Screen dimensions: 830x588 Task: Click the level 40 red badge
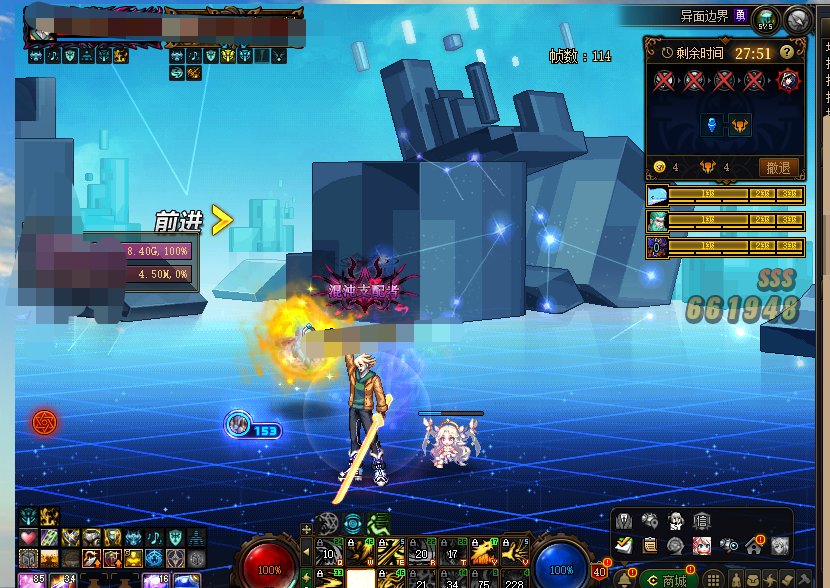(598, 571)
